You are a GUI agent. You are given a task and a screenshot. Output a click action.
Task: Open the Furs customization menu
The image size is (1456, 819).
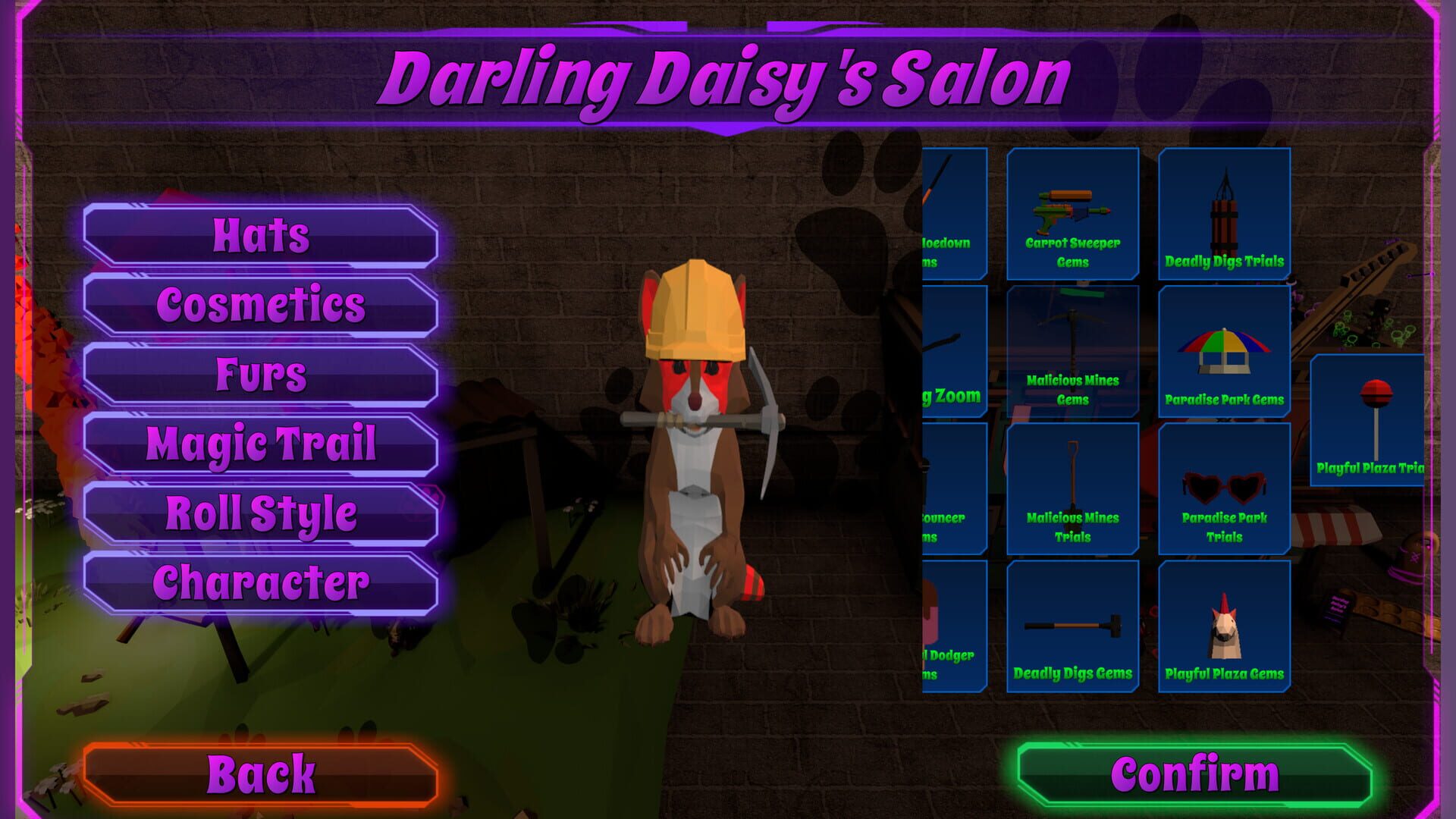tap(260, 372)
